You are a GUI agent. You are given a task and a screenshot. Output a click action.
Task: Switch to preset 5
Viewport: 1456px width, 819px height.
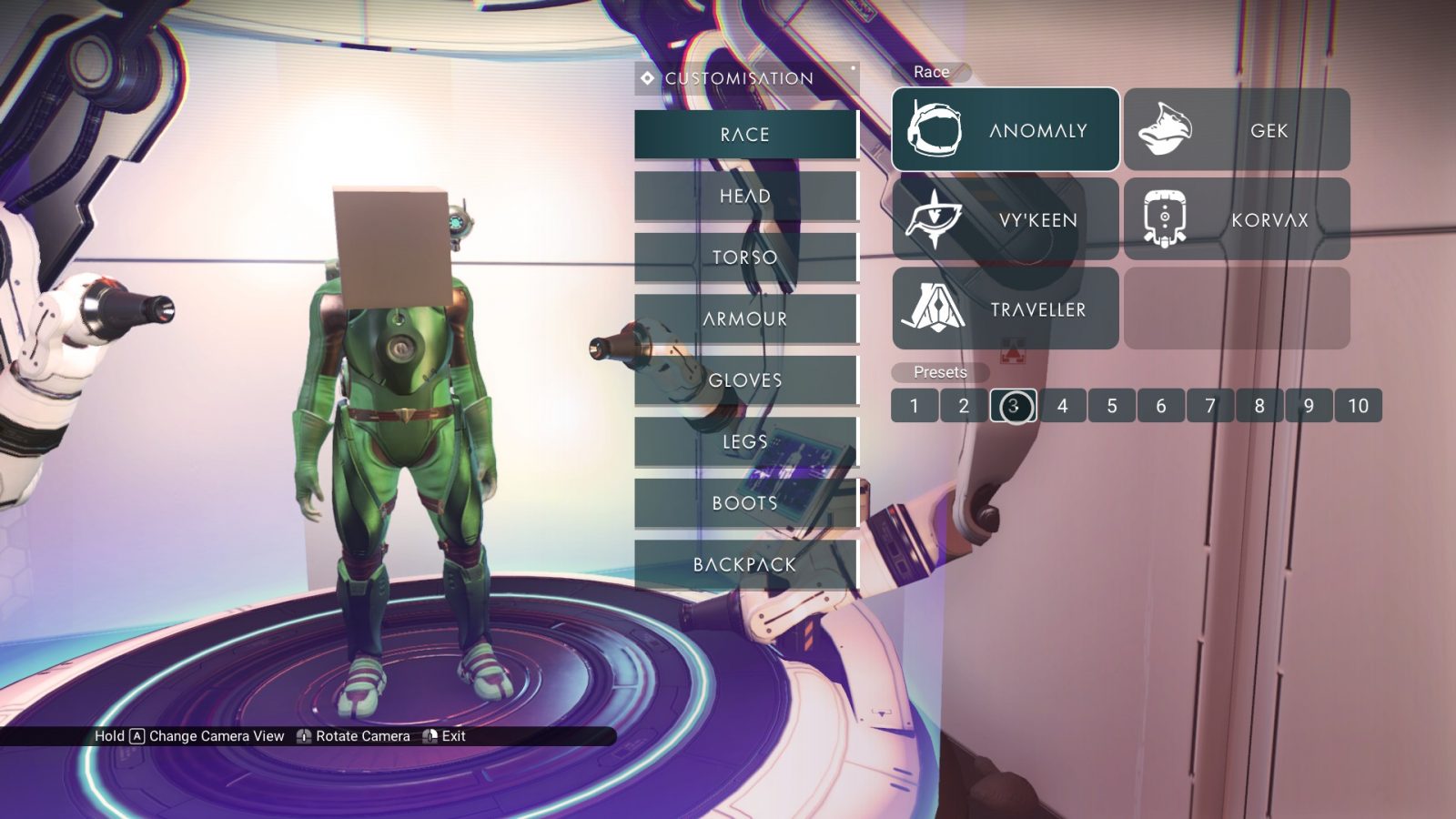coord(1111,406)
